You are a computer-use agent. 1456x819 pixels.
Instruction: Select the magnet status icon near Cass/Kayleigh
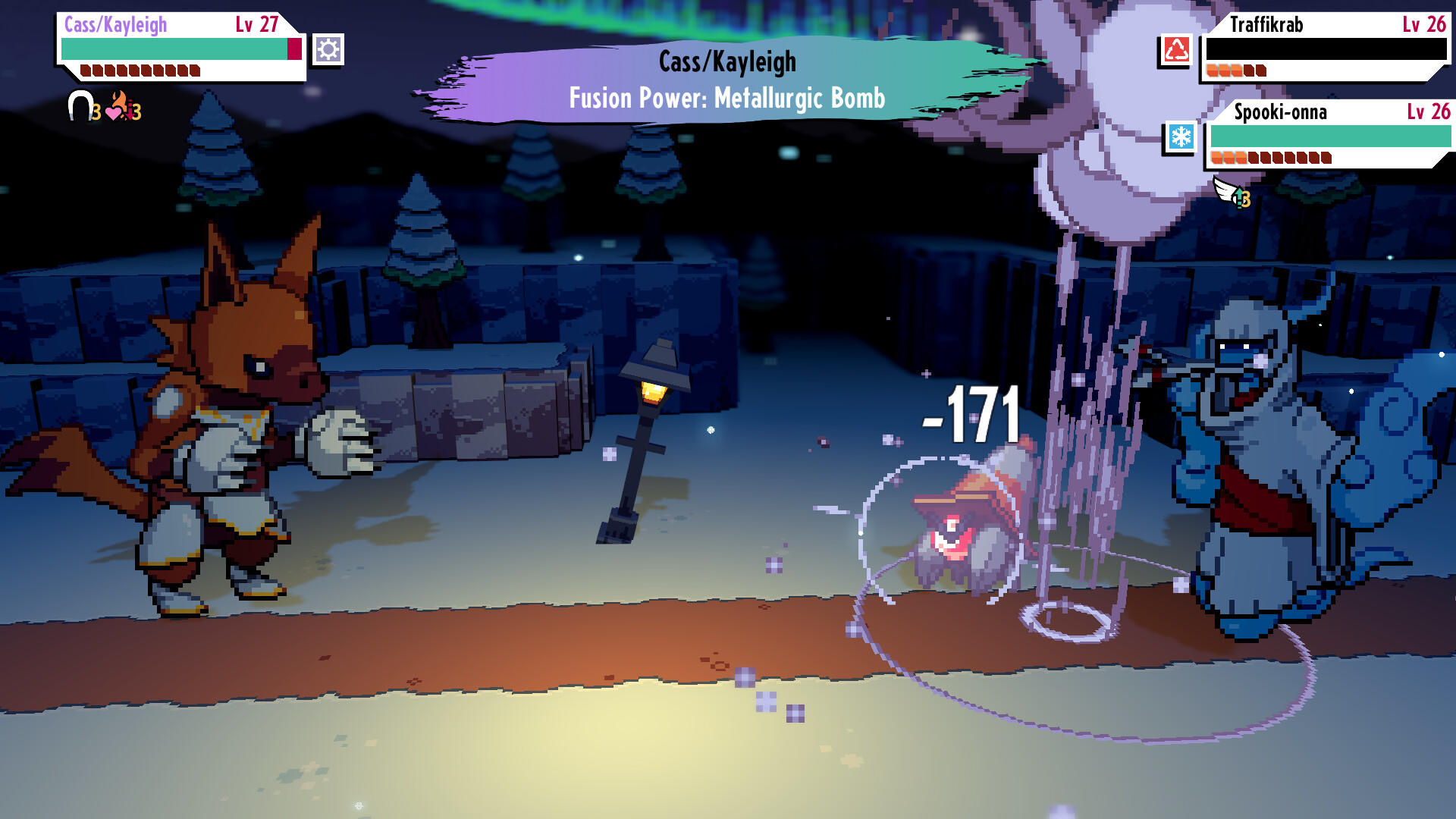[x=81, y=106]
